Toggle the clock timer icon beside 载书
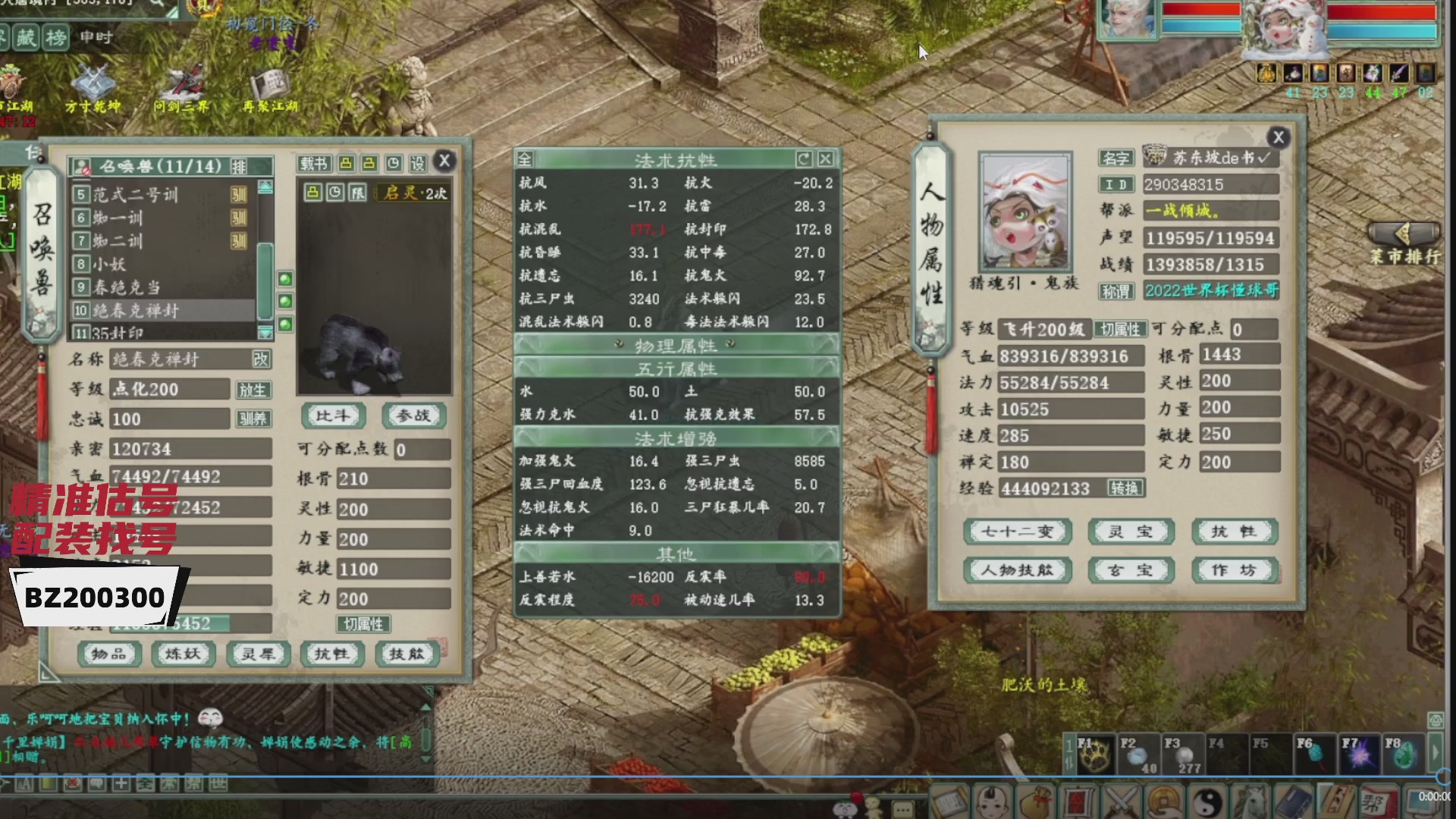1456x819 pixels. pos(393,163)
